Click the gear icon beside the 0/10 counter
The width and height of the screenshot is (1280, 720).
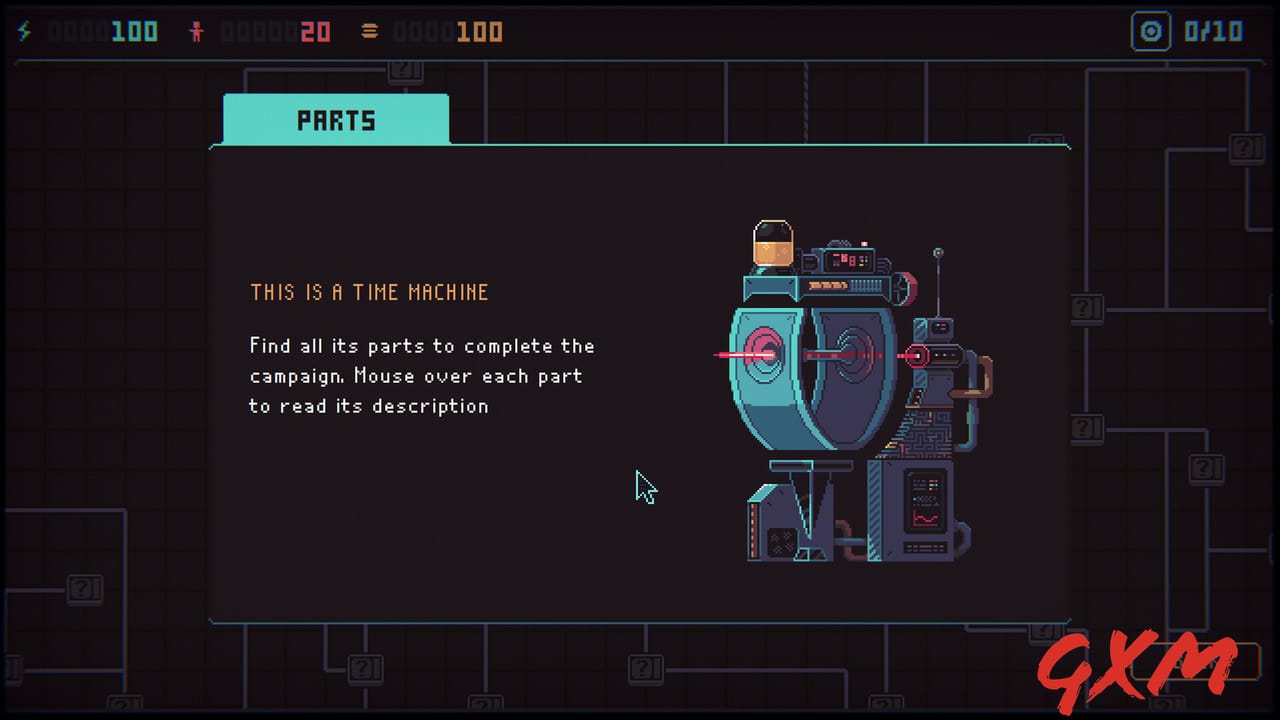tap(1151, 31)
